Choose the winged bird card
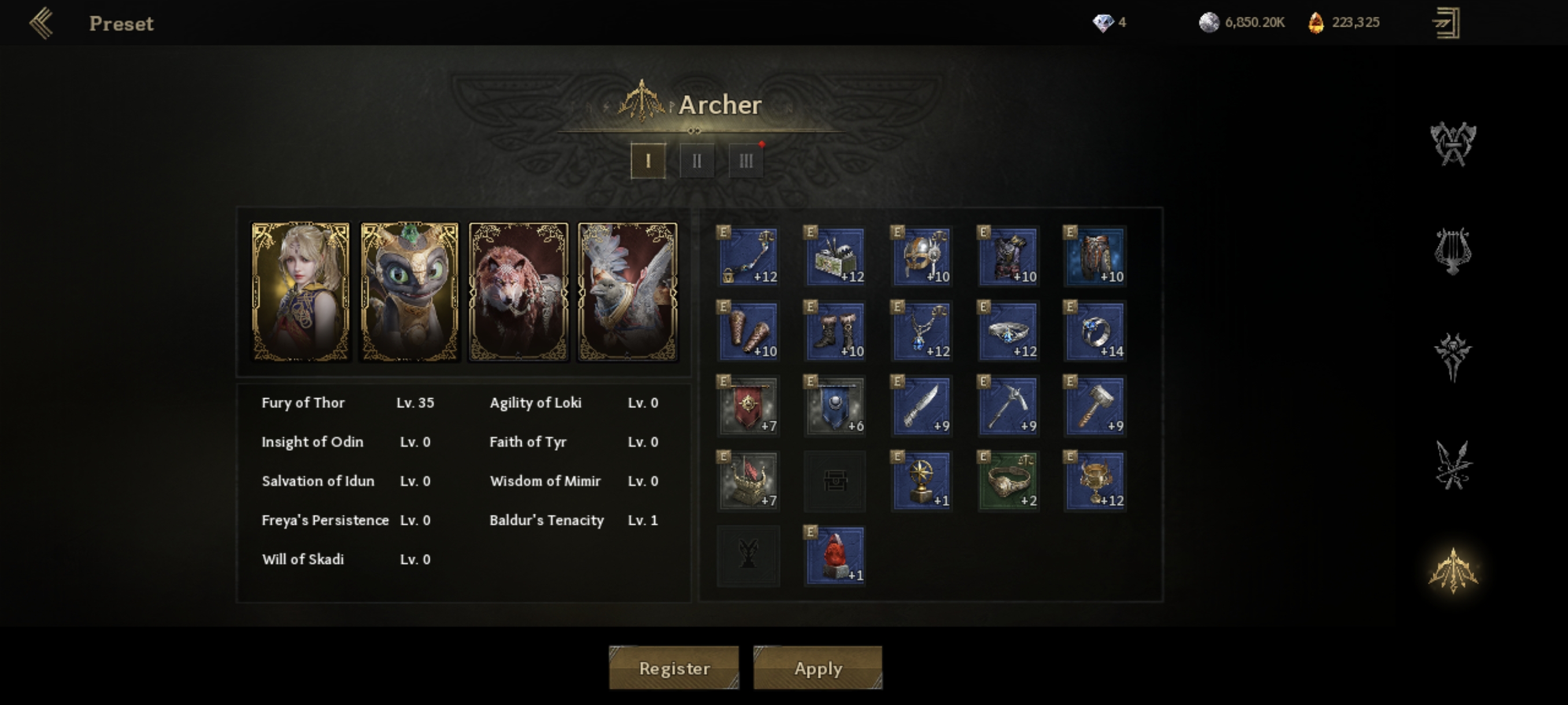 [x=627, y=292]
